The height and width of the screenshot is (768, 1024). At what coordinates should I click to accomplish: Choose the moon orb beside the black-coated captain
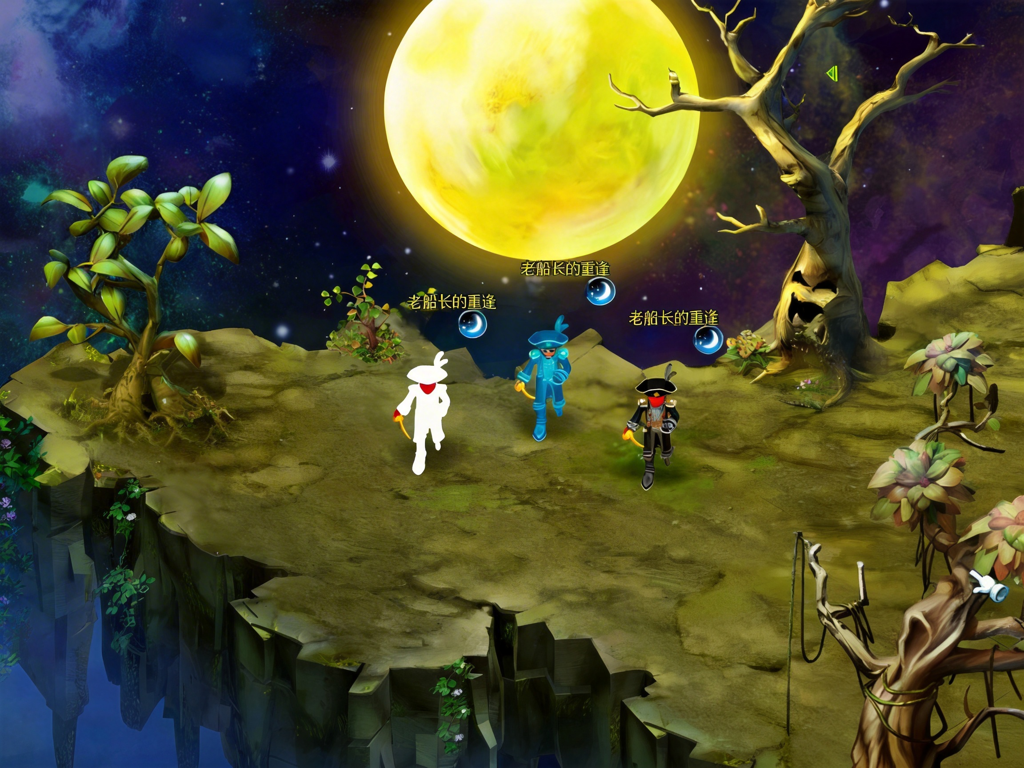click(x=708, y=340)
